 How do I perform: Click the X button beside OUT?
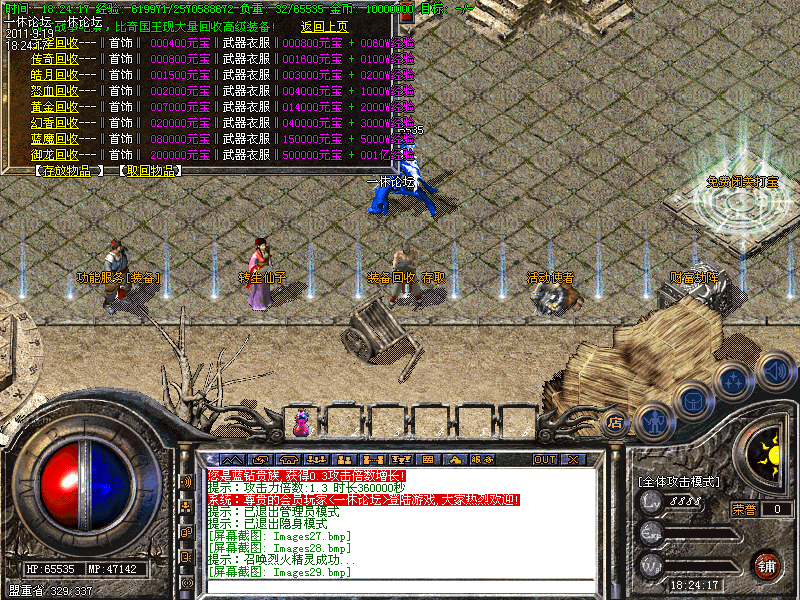coord(573,459)
